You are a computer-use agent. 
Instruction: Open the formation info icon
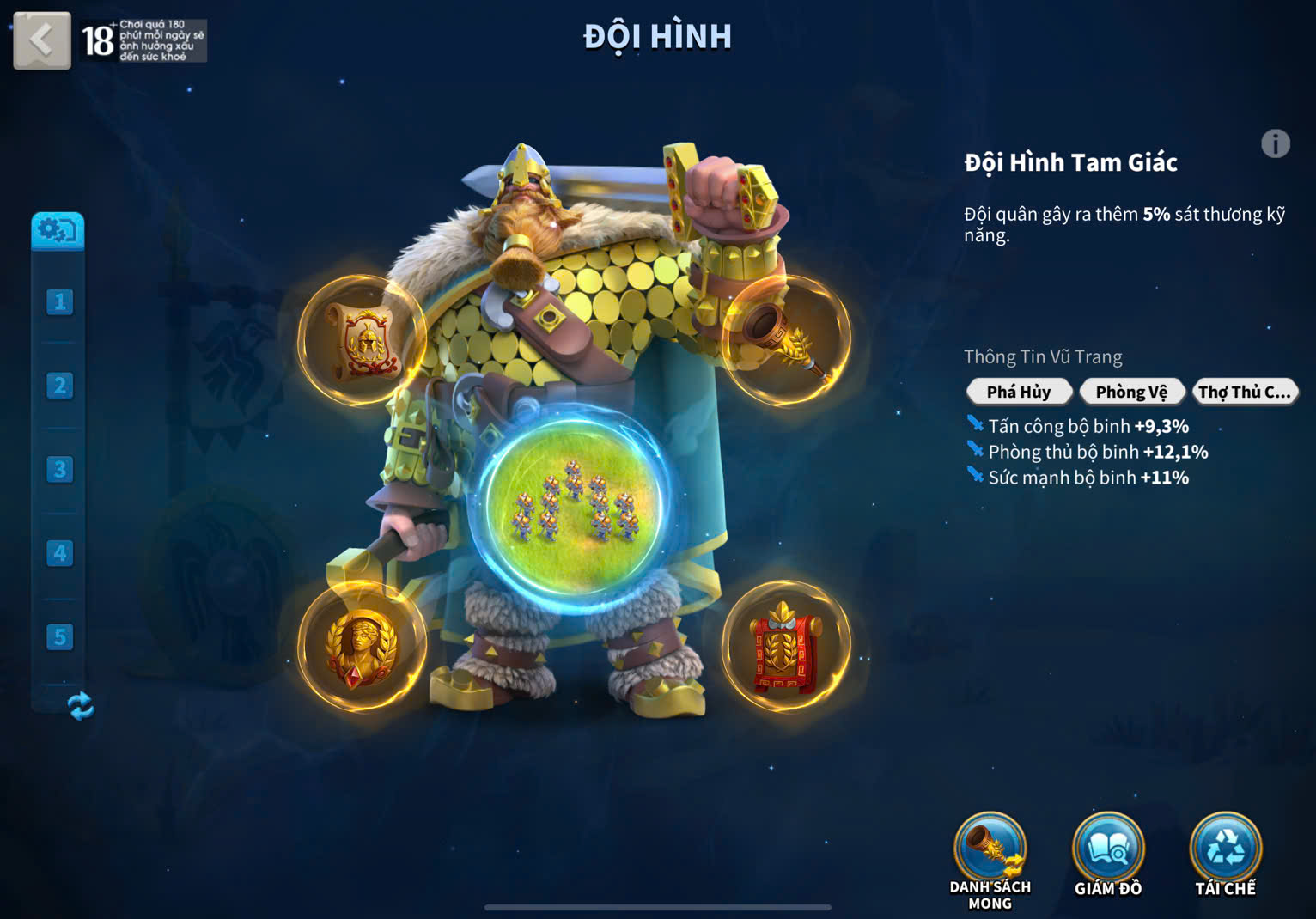coord(1275,143)
